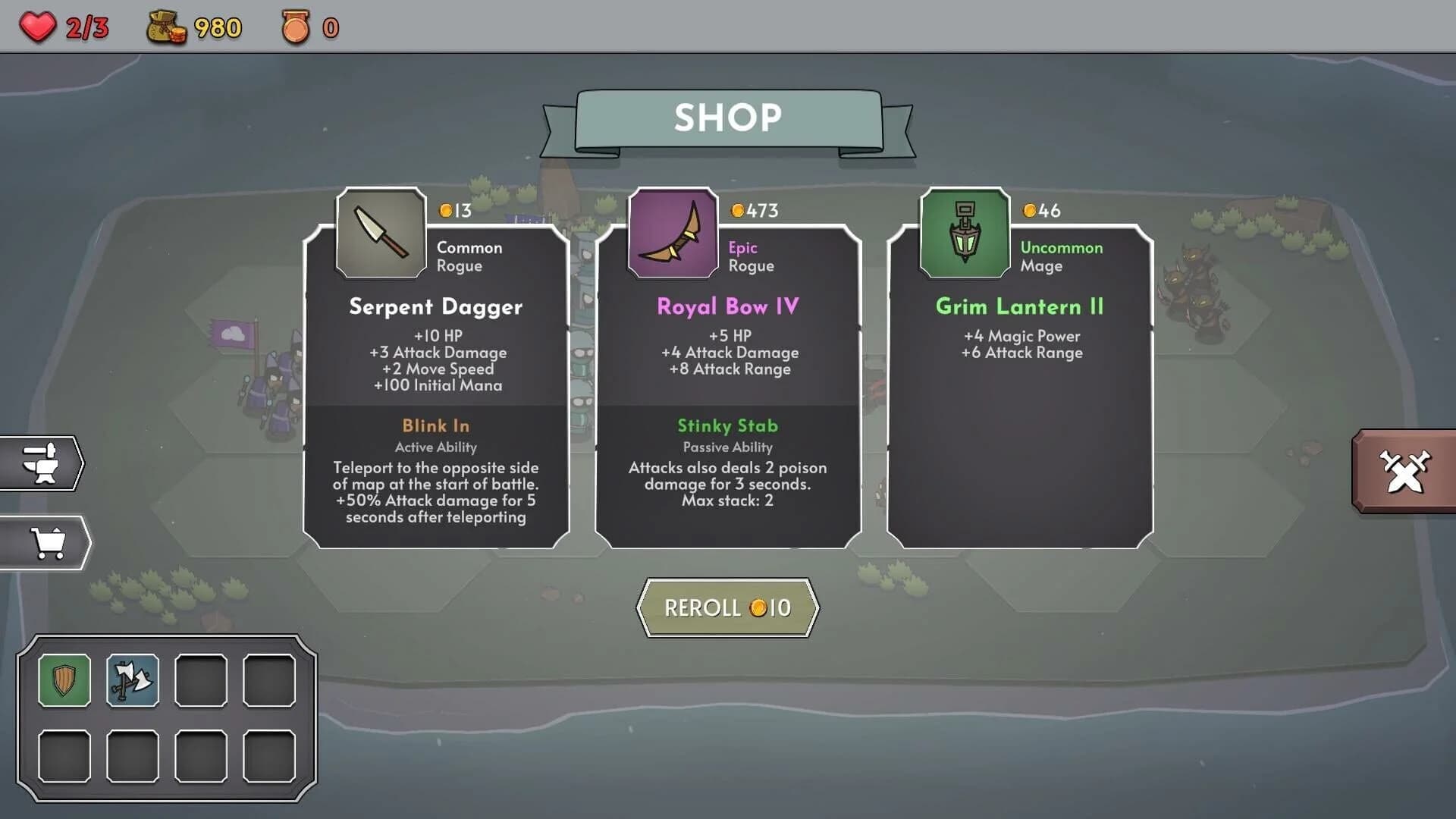Viewport: 1456px width, 819px height.
Task: Purchase the Royal Bow IV card
Action: click(x=728, y=379)
